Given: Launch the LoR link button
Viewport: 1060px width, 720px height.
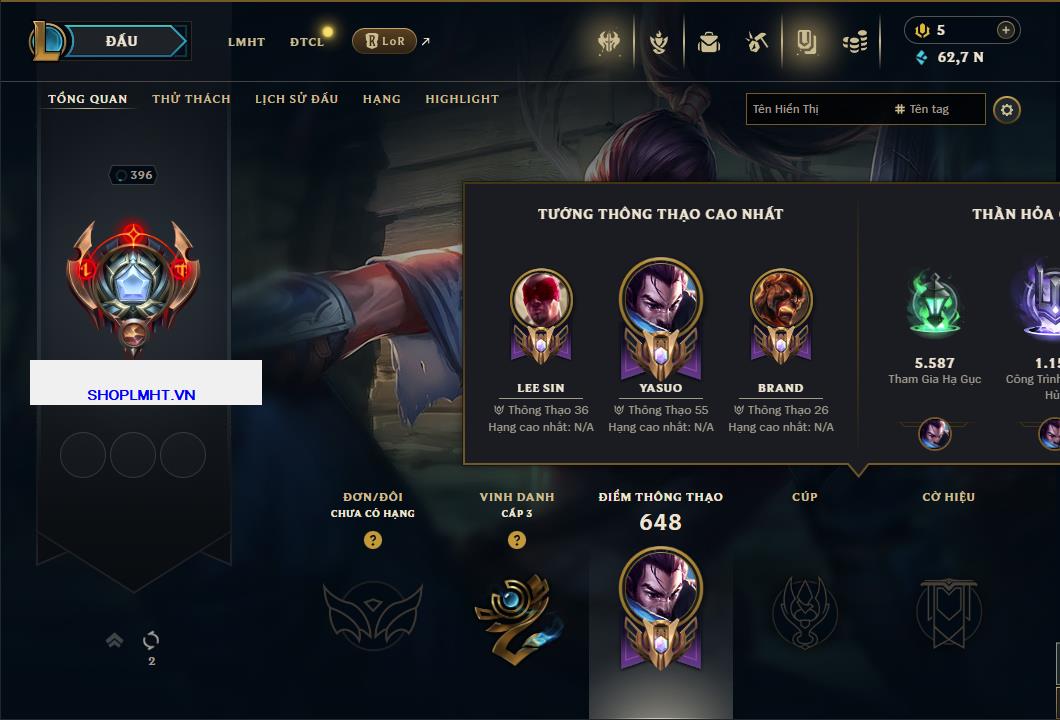Looking at the screenshot, I should [385, 41].
